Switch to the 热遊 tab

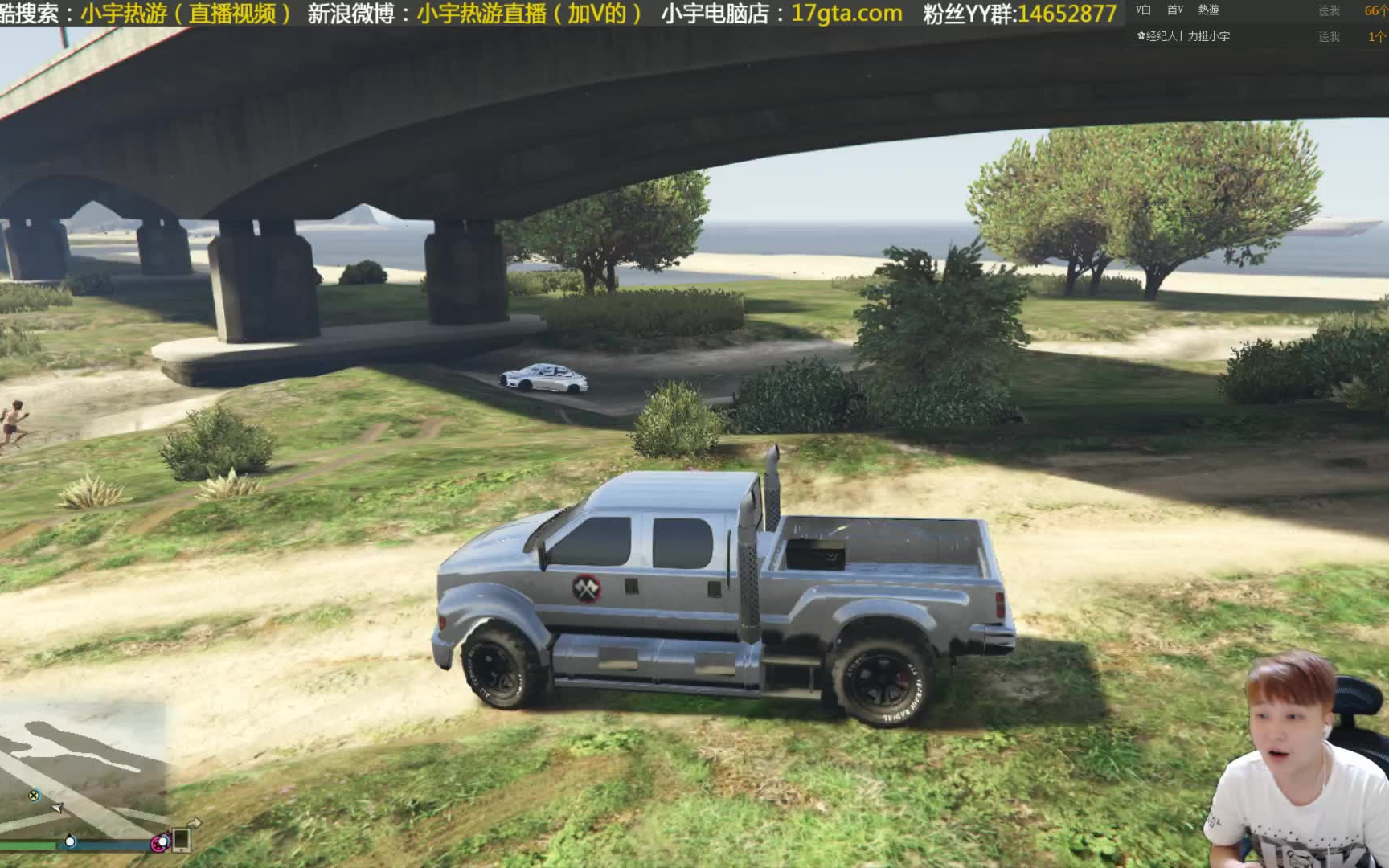(x=1209, y=10)
